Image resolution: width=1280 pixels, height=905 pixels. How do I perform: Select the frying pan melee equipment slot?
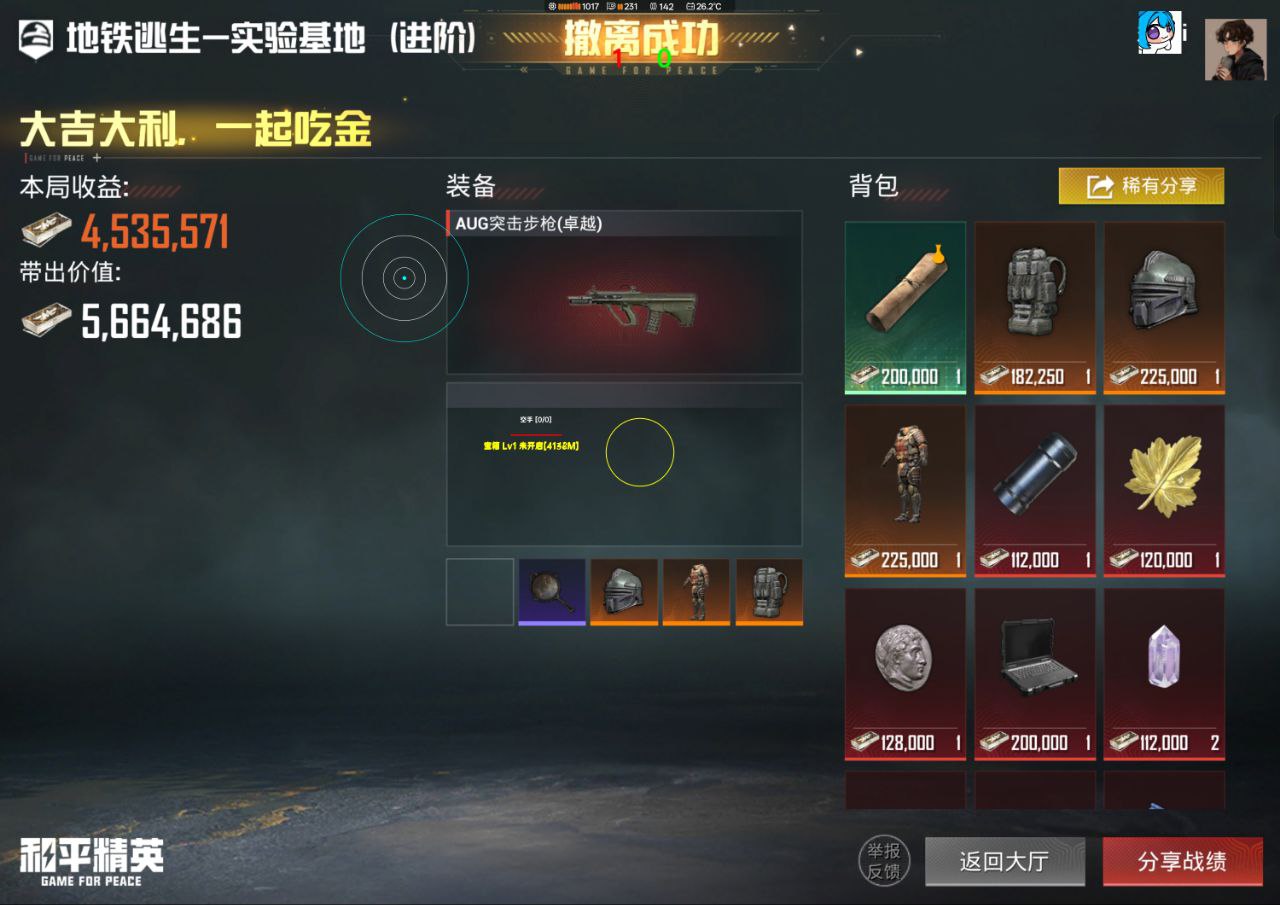click(x=551, y=591)
